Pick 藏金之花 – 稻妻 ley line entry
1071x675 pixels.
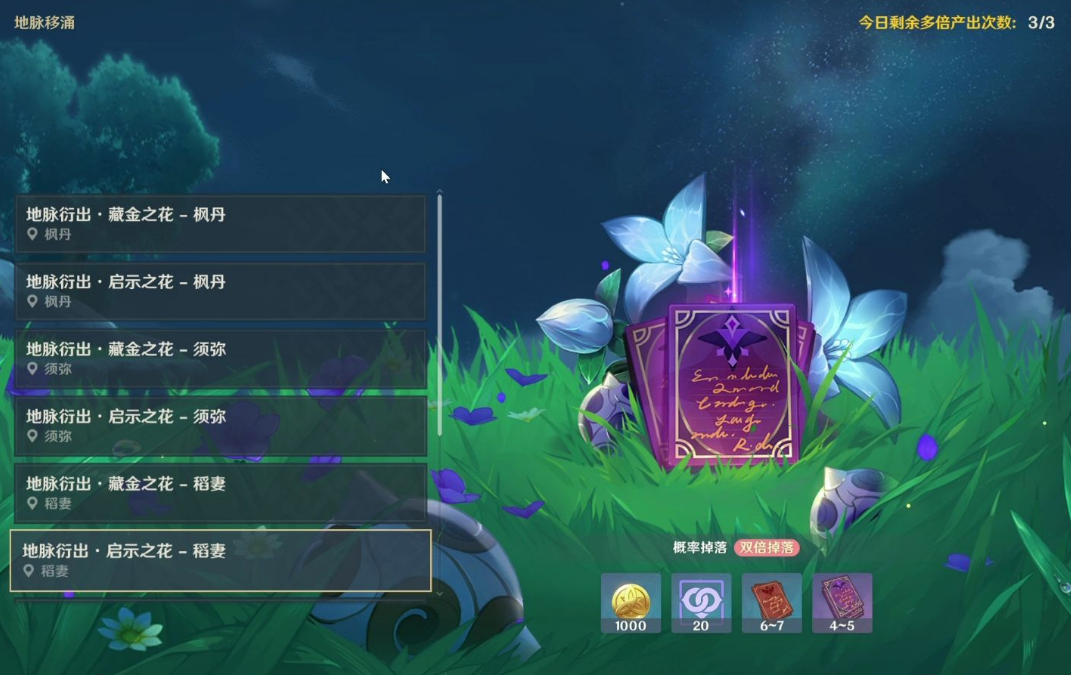pos(220,493)
